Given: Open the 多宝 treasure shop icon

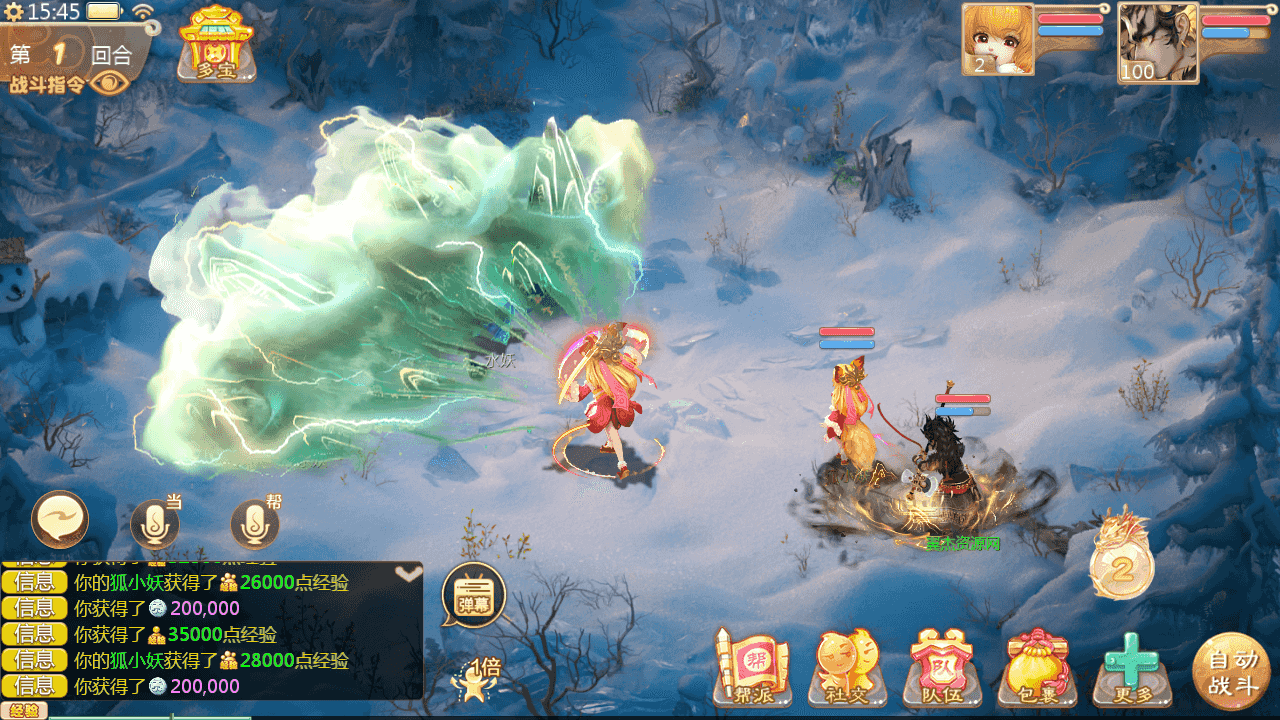Looking at the screenshot, I should [x=216, y=43].
